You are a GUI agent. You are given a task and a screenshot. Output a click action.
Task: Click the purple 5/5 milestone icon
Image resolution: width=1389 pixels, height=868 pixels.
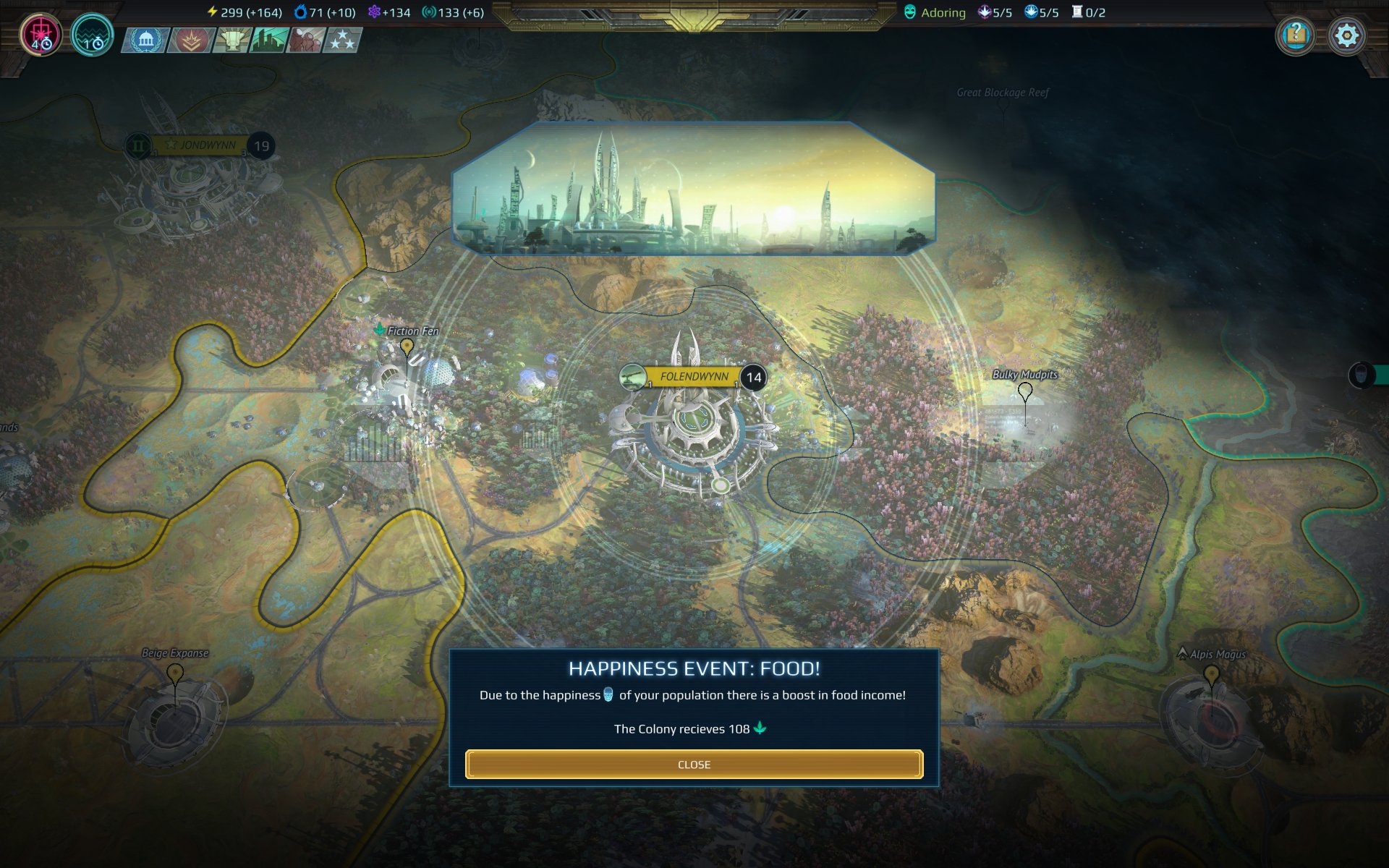pyautogui.click(x=985, y=12)
